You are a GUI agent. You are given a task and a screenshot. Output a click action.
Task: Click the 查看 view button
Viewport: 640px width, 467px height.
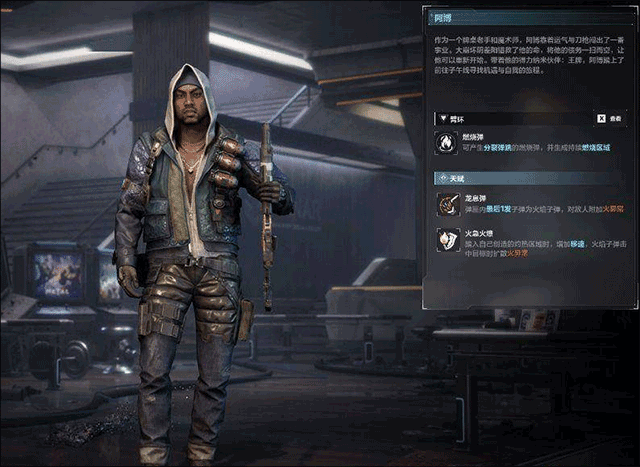pyautogui.click(x=609, y=118)
